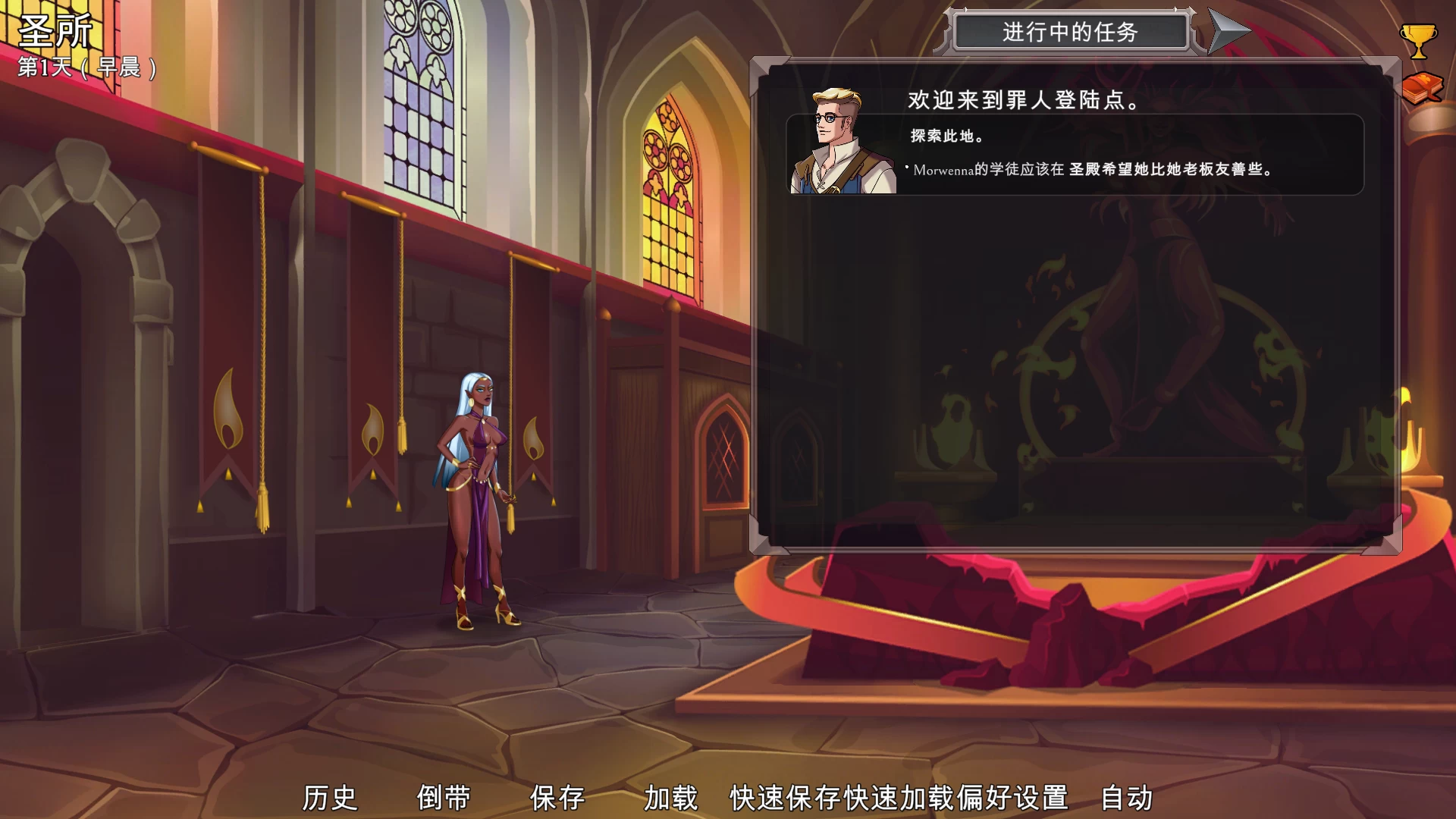
Task: Open dialogue history via 历史
Action: point(330,796)
